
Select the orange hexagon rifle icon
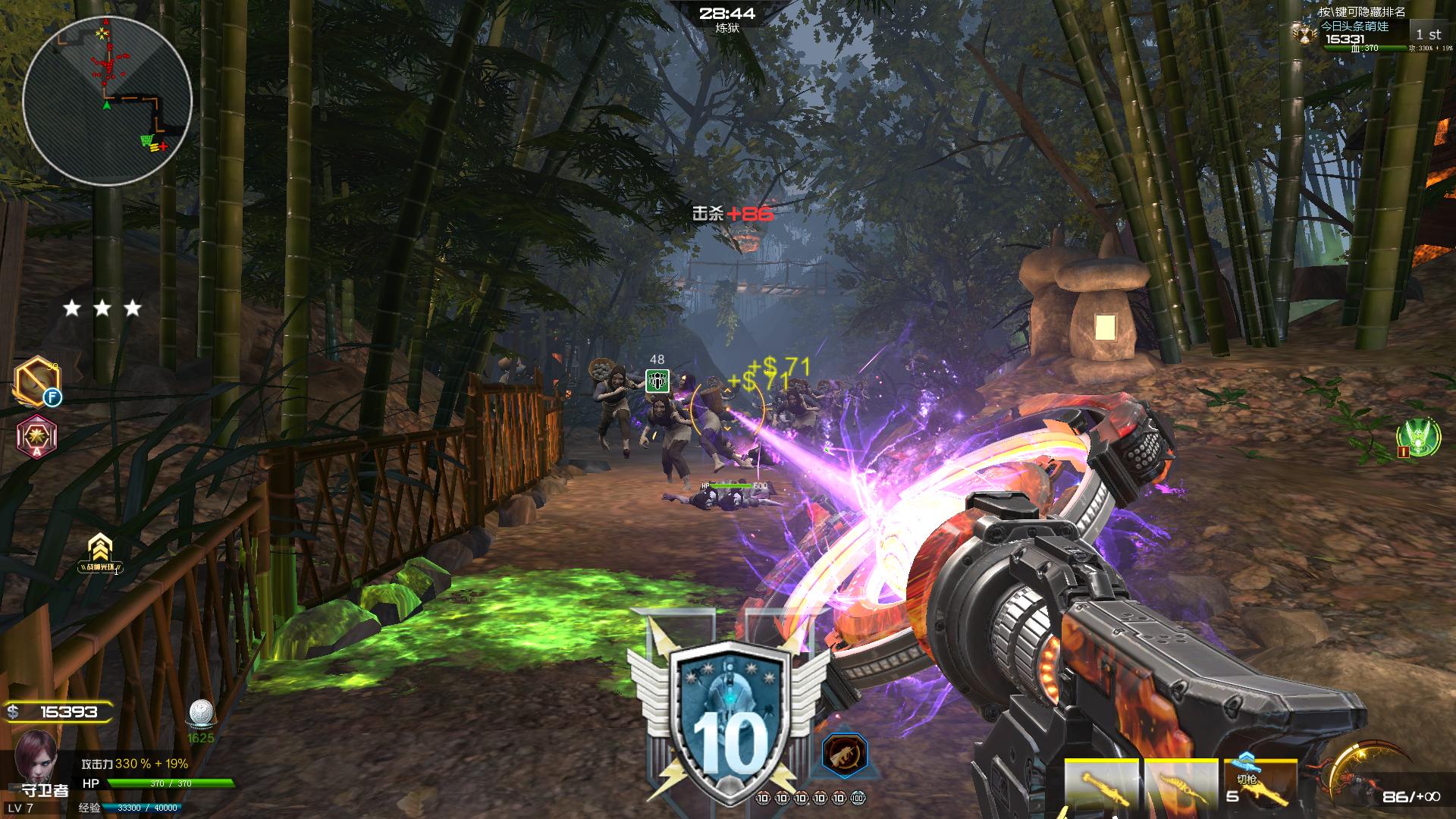844,755
